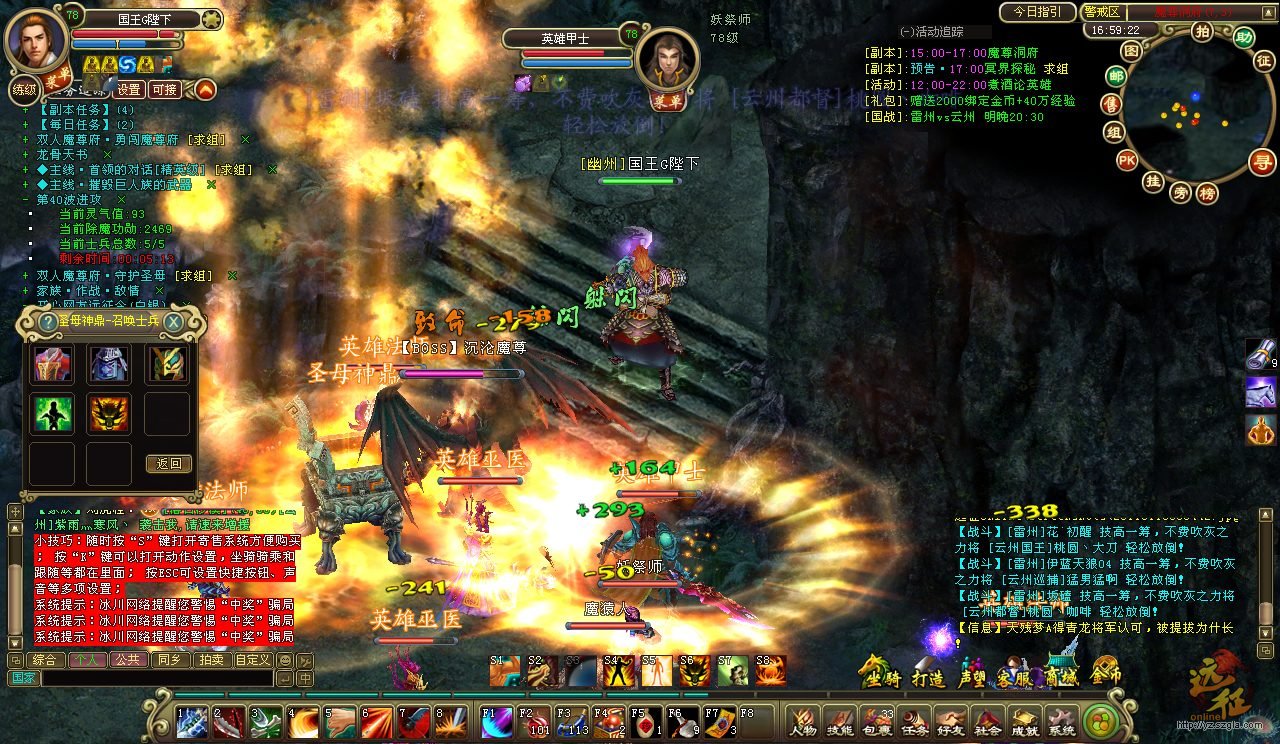The image size is (1280, 744).
Task: Switch chat to the 综合 tab
Action: (43, 660)
